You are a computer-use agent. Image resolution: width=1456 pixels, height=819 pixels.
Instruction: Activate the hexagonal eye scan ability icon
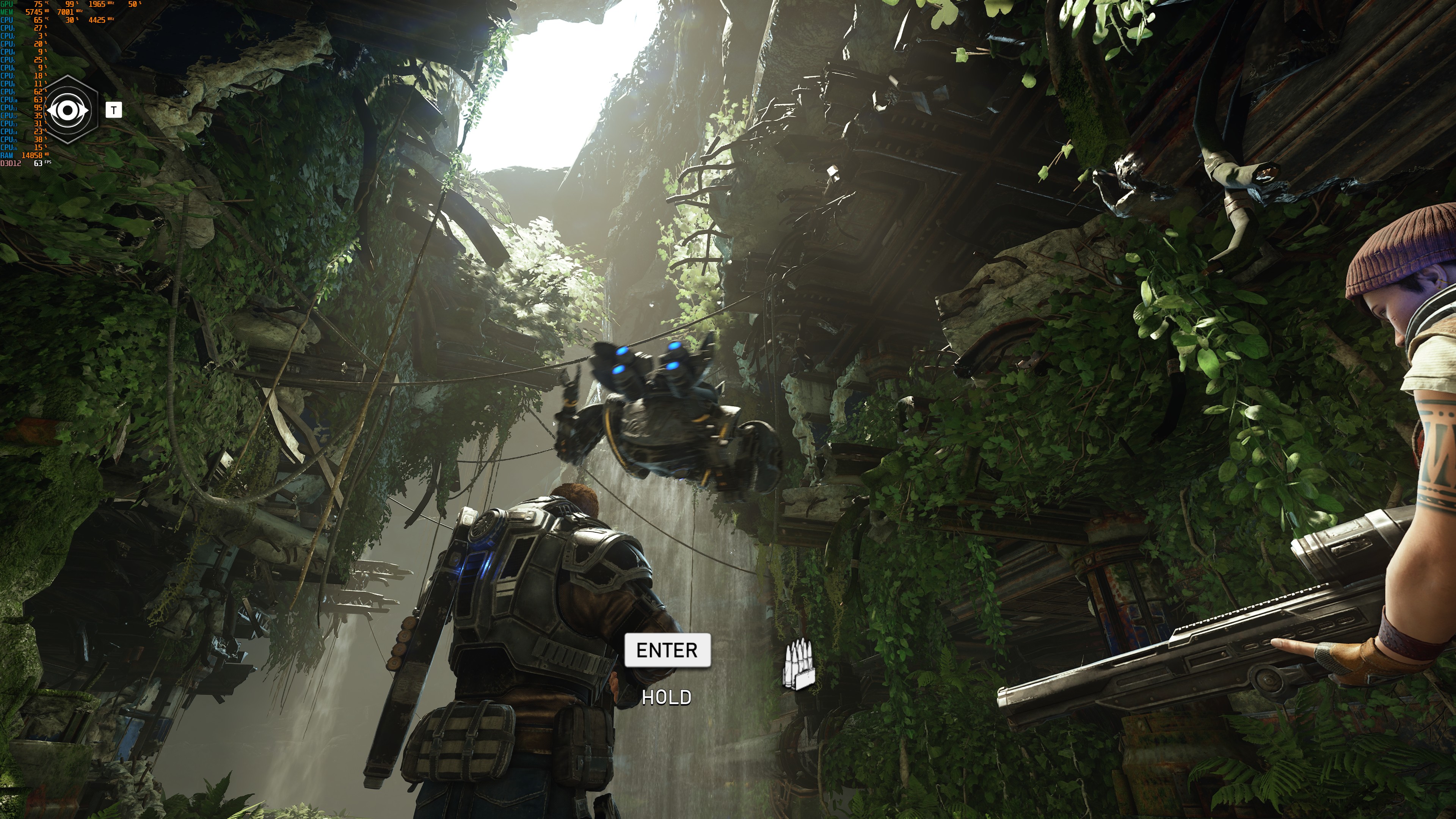point(68,110)
